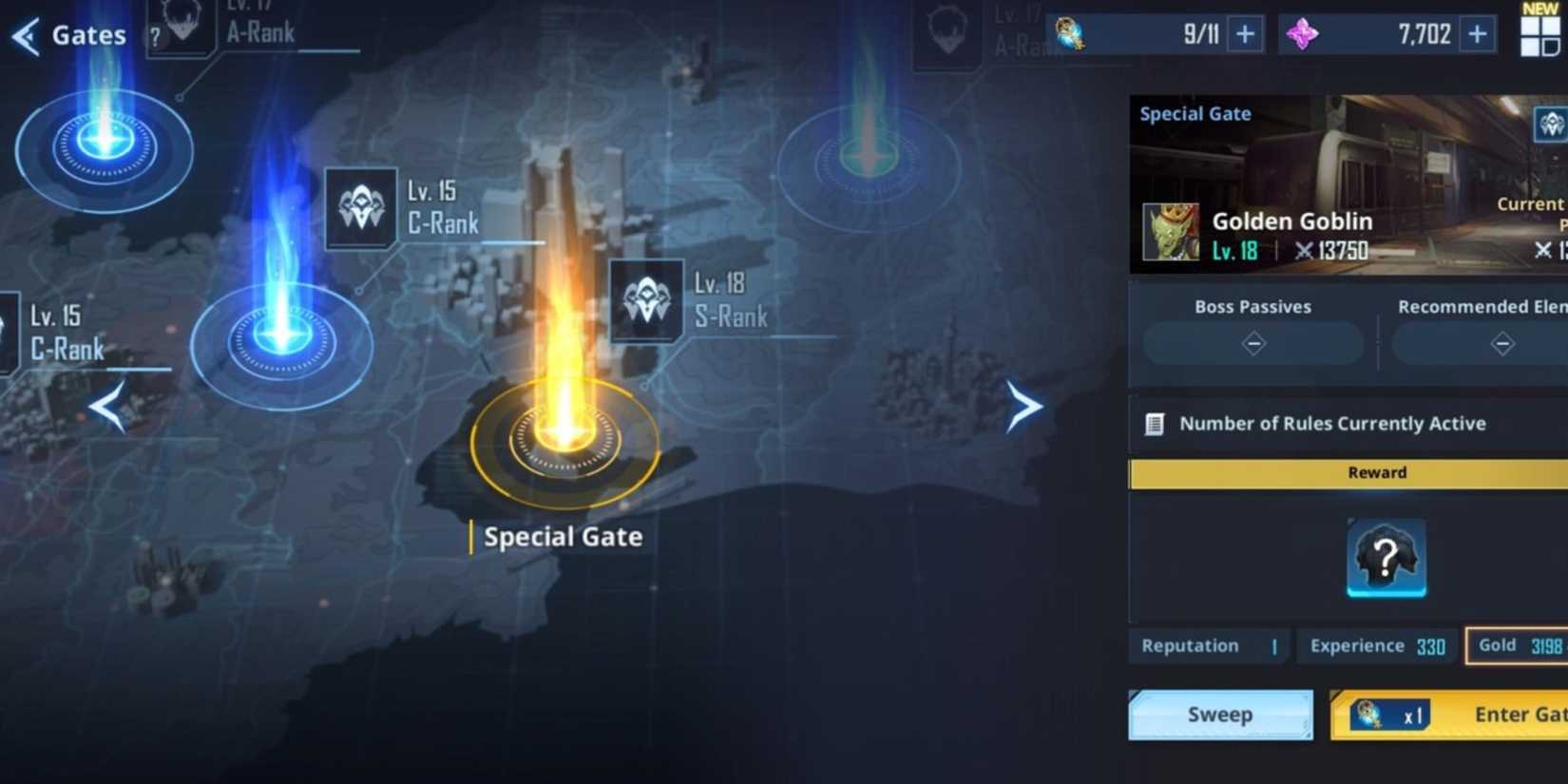Click the Golden Goblin boss portrait
The width and height of the screenshot is (1568, 784).
[1170, 231]
